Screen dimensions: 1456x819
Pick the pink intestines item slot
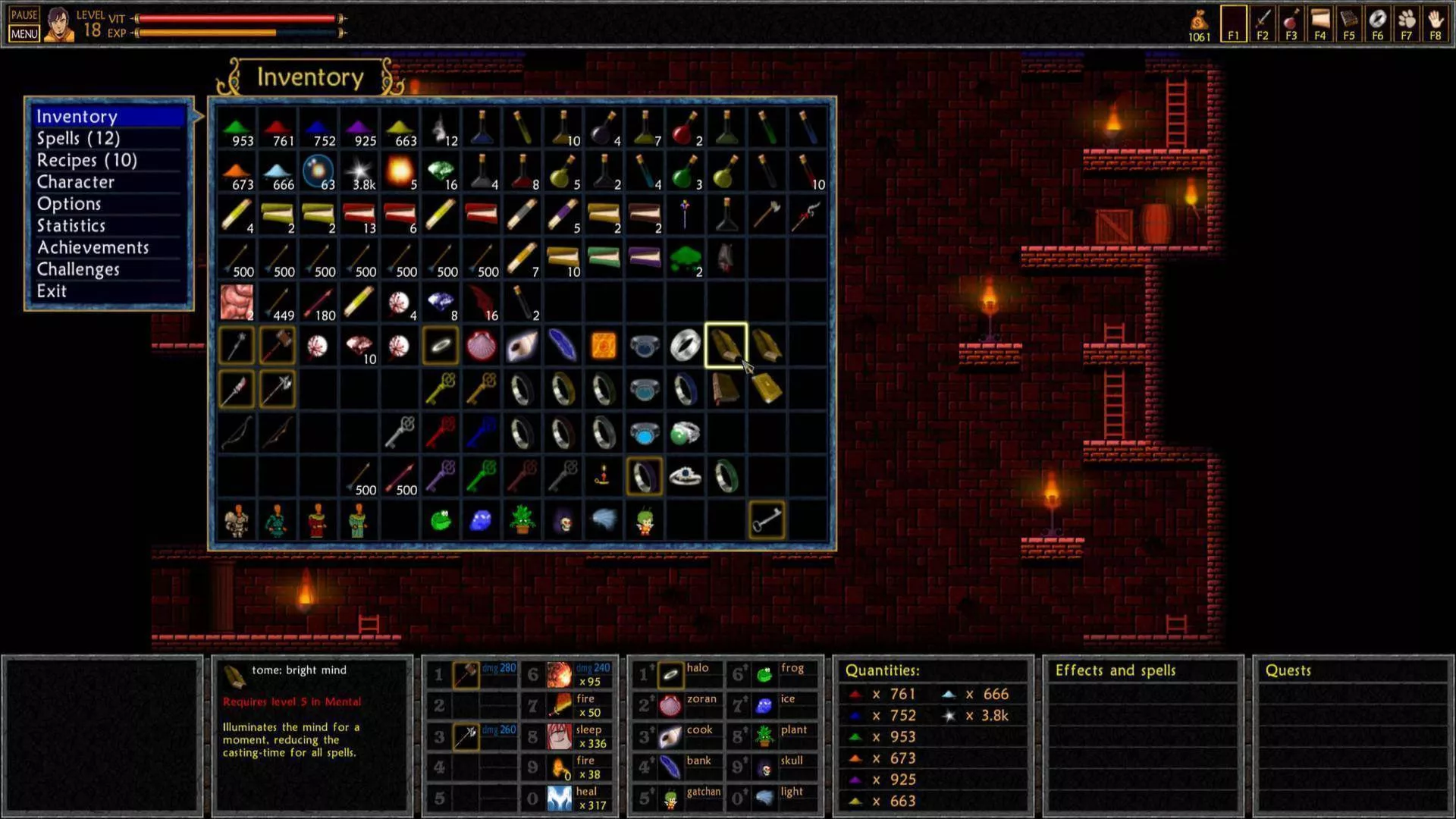(x=237, y=303)
